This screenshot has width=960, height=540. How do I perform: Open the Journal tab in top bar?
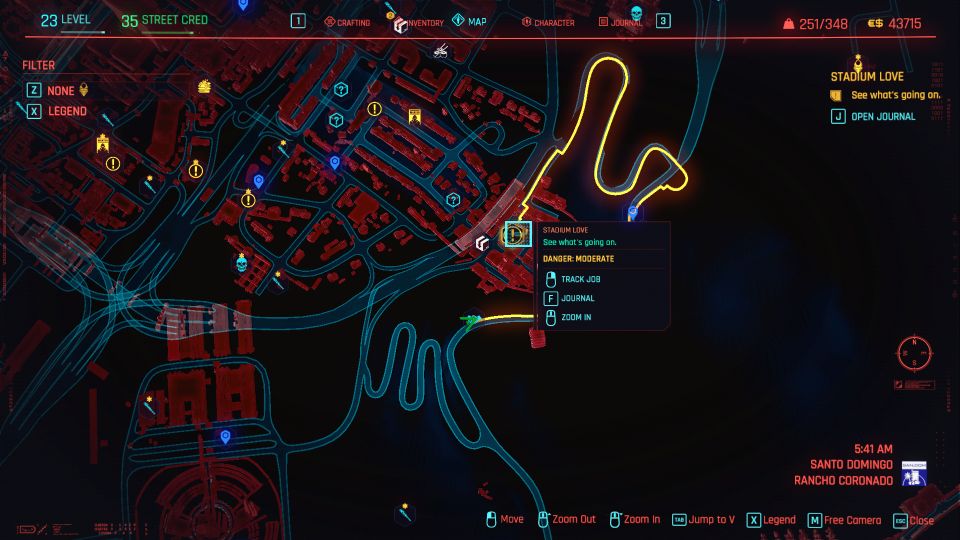pyautogui.click(x=622, y=22)
